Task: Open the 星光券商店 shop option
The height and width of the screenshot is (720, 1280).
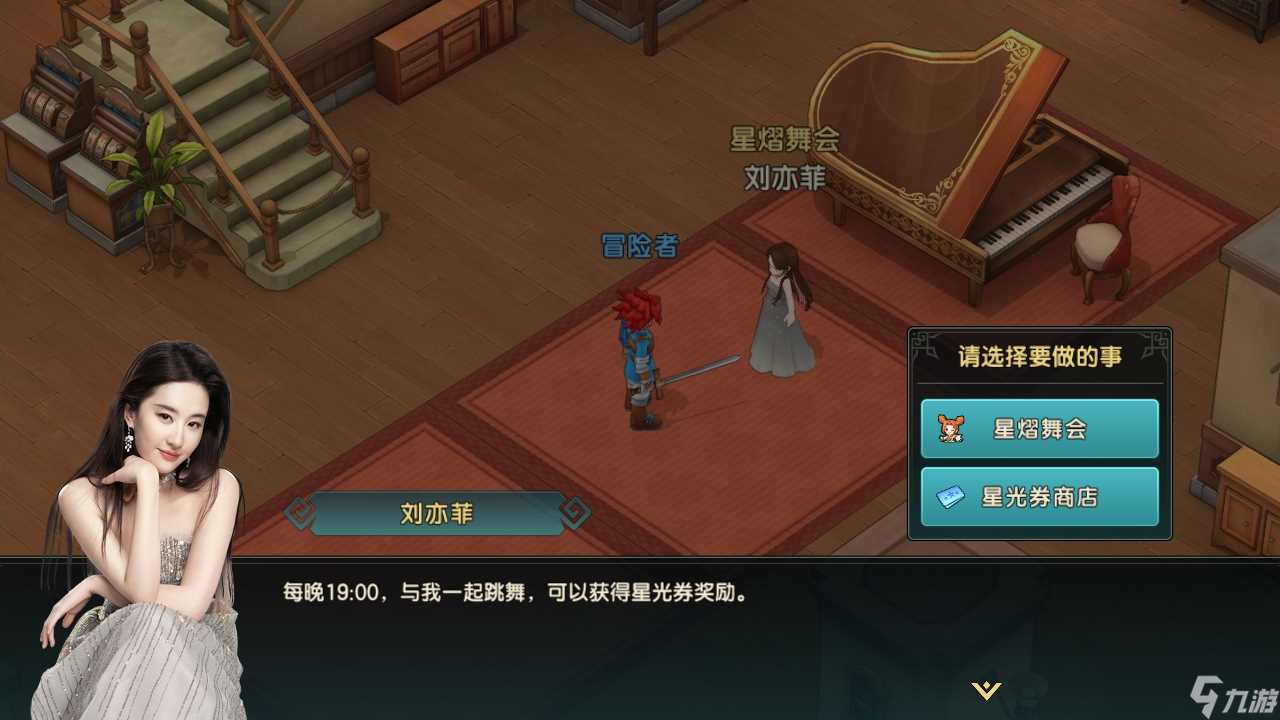Action: click(1038, 496)
